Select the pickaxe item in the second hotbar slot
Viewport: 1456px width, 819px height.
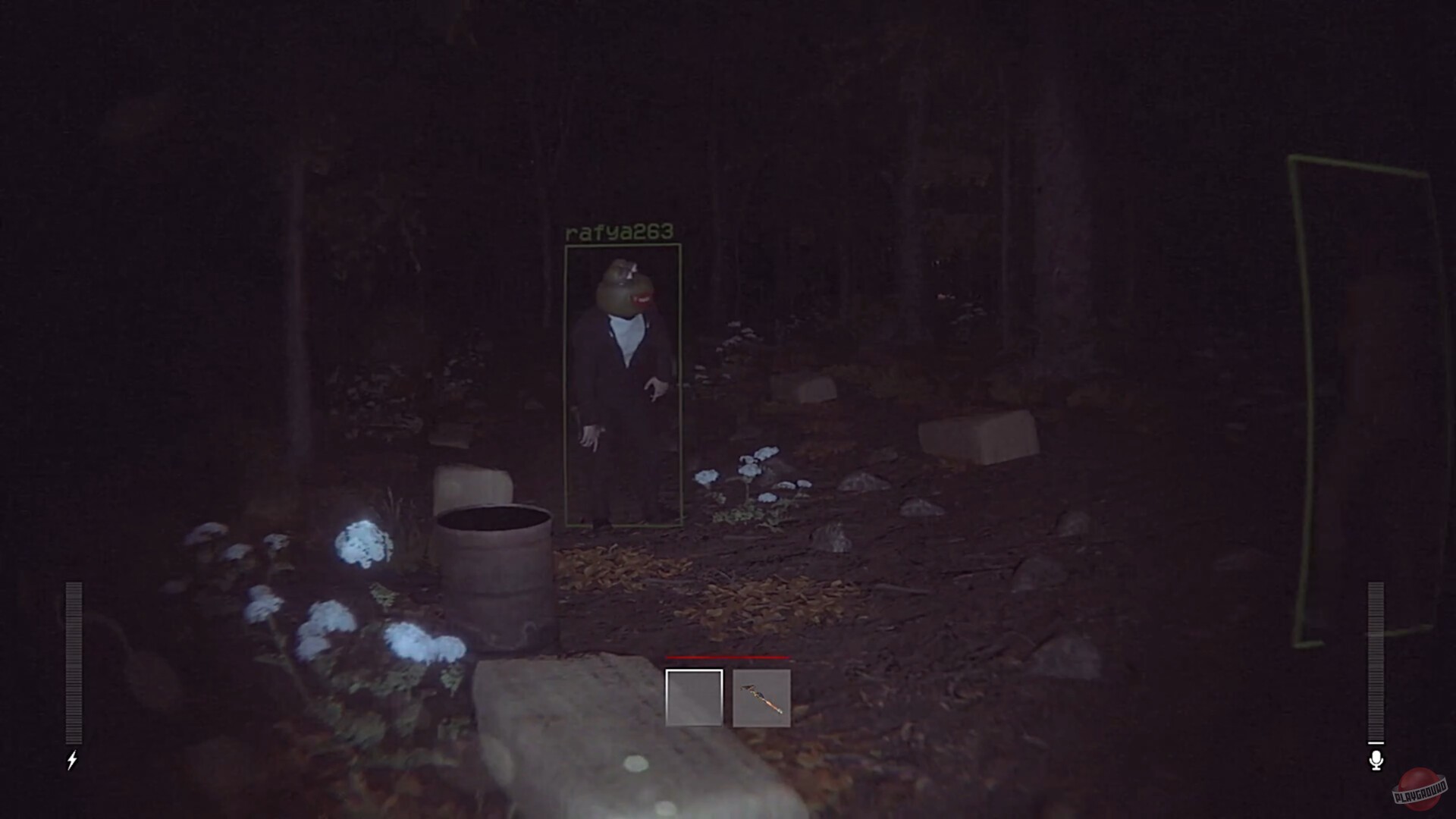[x=761, y=698]
